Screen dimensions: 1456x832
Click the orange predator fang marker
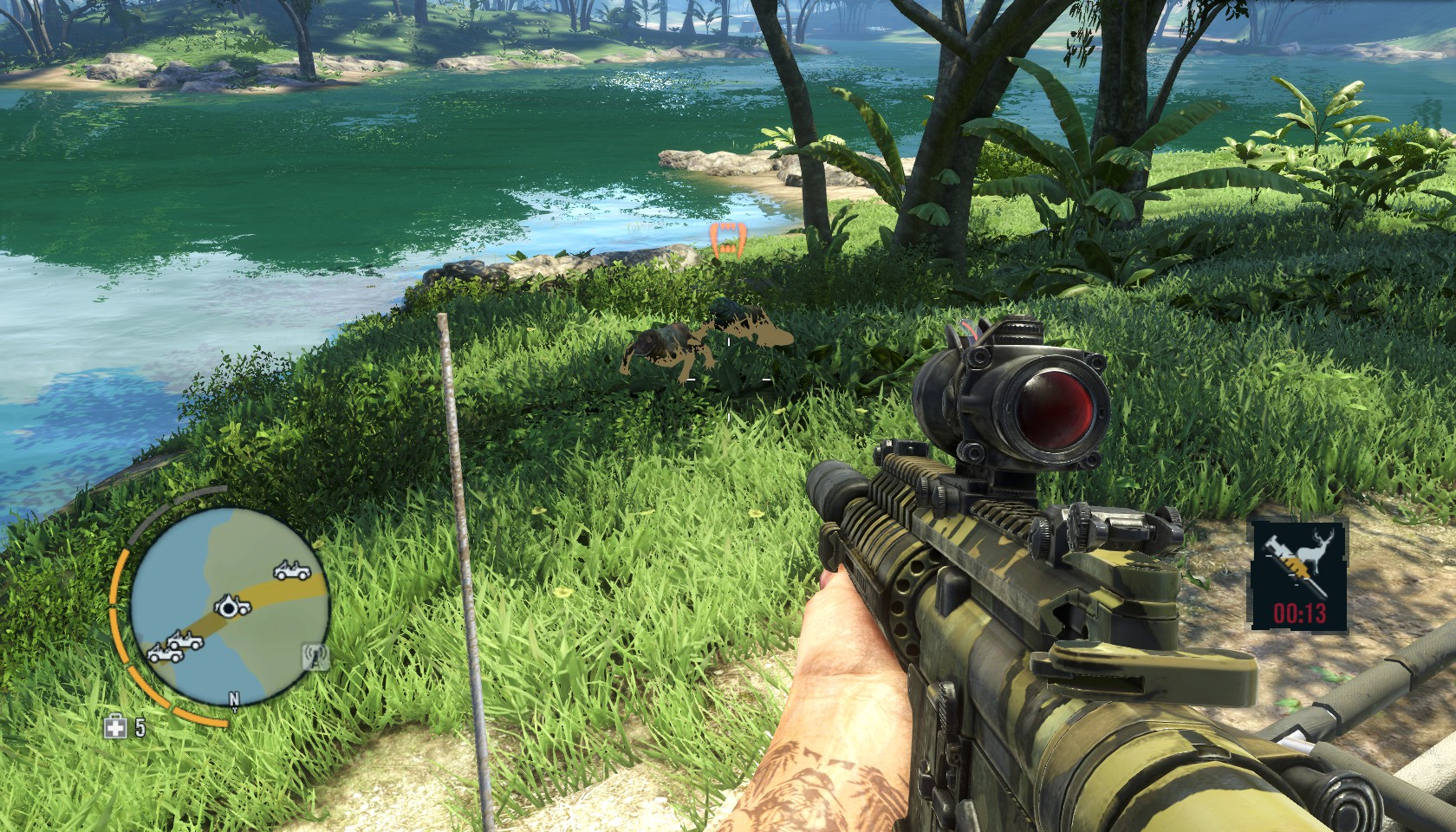click(x=727, y=240)
